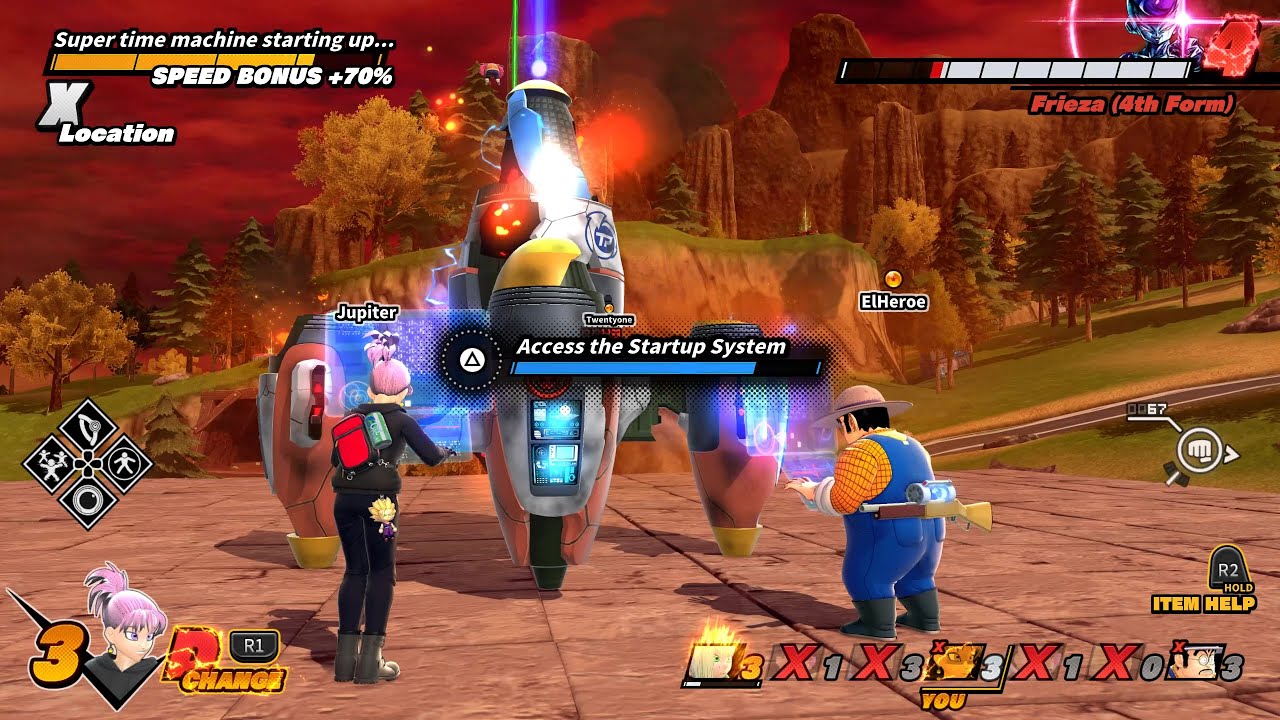Click the Access the Startup System prompt
Viewport: 1280px width, 720px height.
click(650, 347)
